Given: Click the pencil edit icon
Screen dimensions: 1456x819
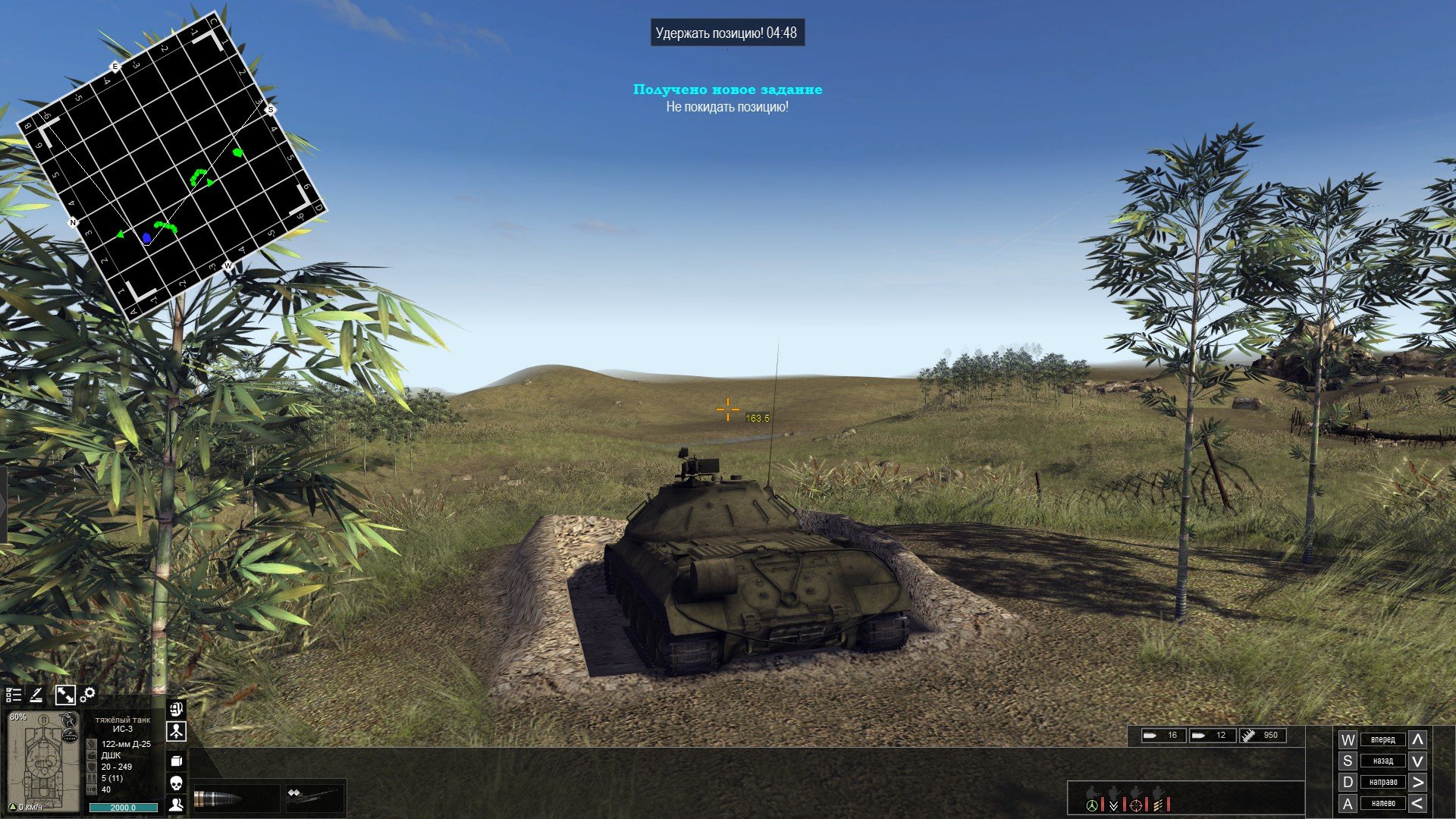Looking at the screenshot, I should 36,695.
